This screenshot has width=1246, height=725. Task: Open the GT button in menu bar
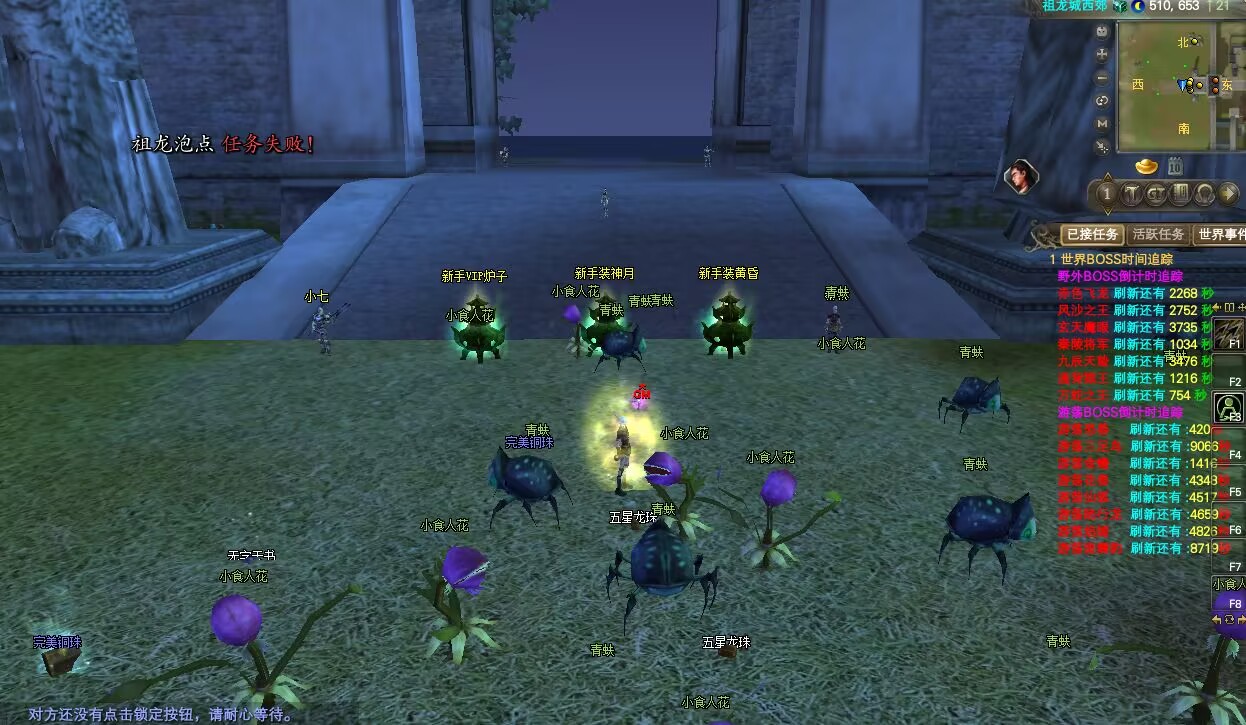pos(1156,194)
